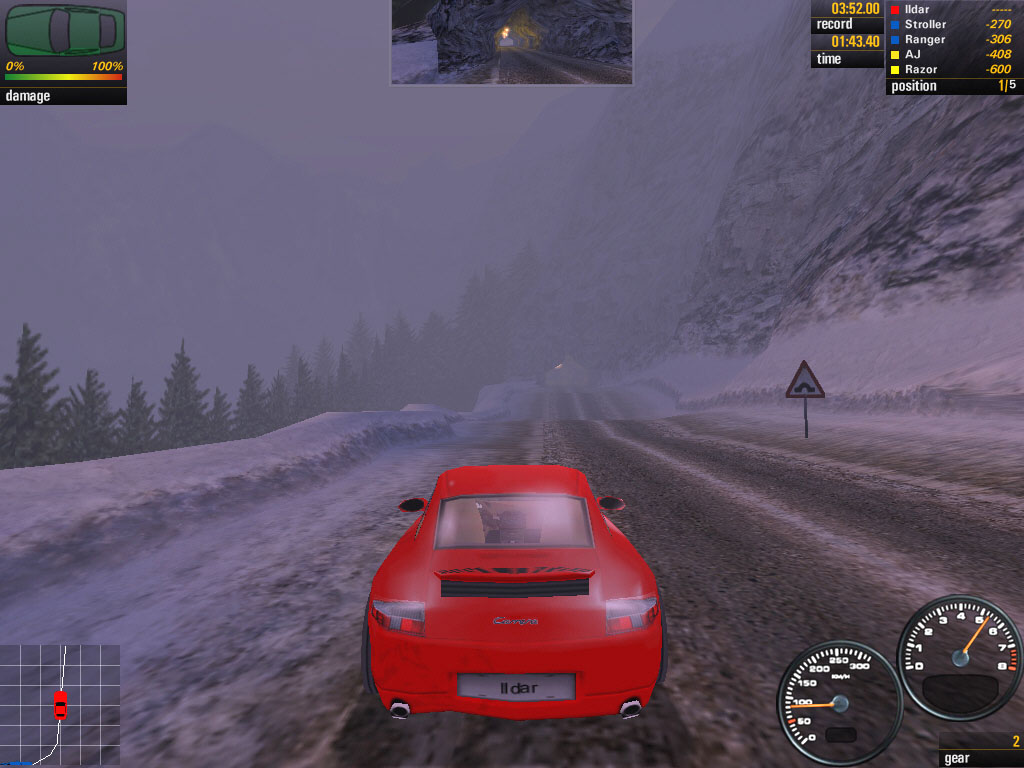The width and height of the screenshot is (1024, 768).
Task: Click the green car damage diagram
Action: tap(65, 30)
